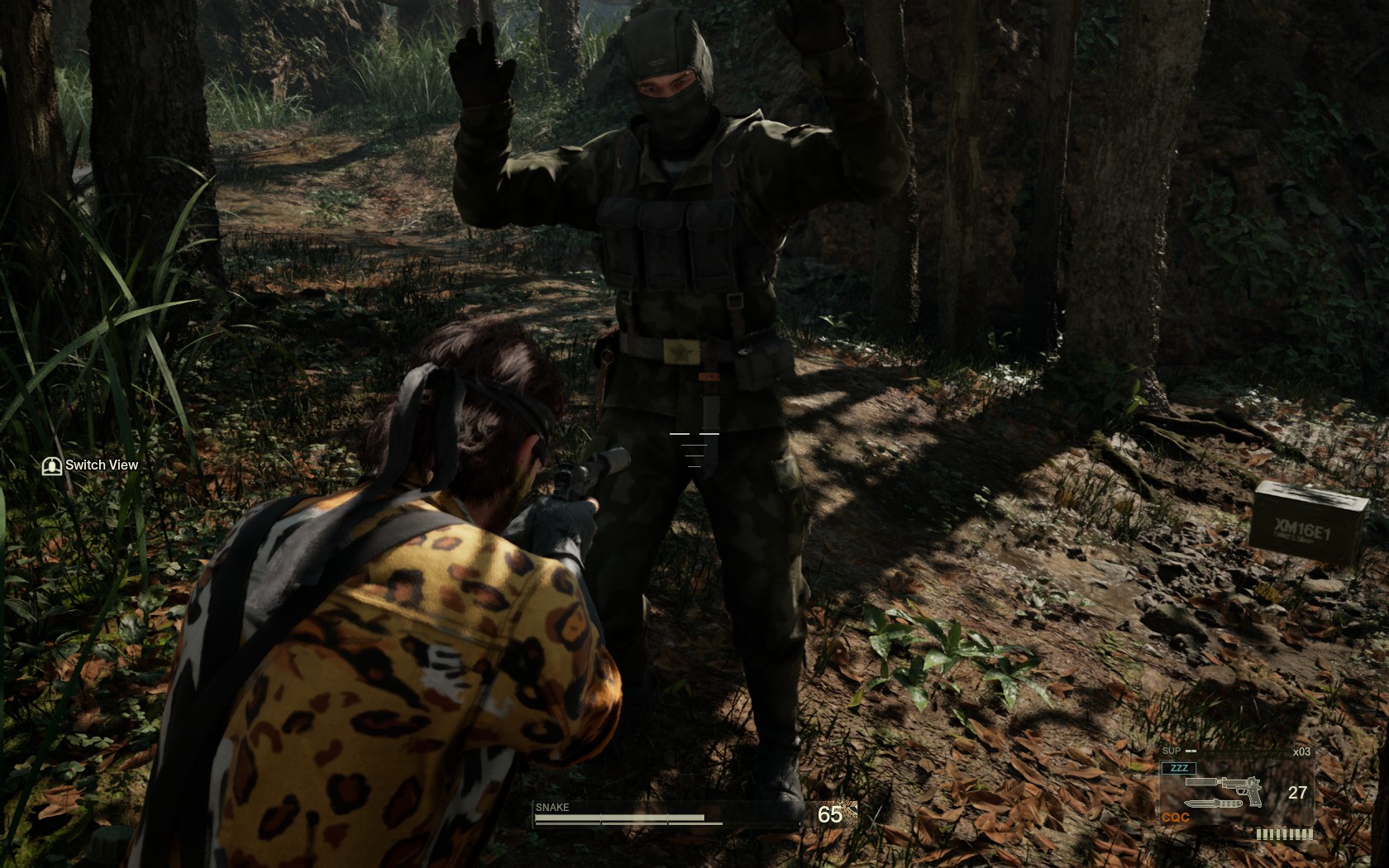
Task: Click the Switch View label
Action: 101,465
